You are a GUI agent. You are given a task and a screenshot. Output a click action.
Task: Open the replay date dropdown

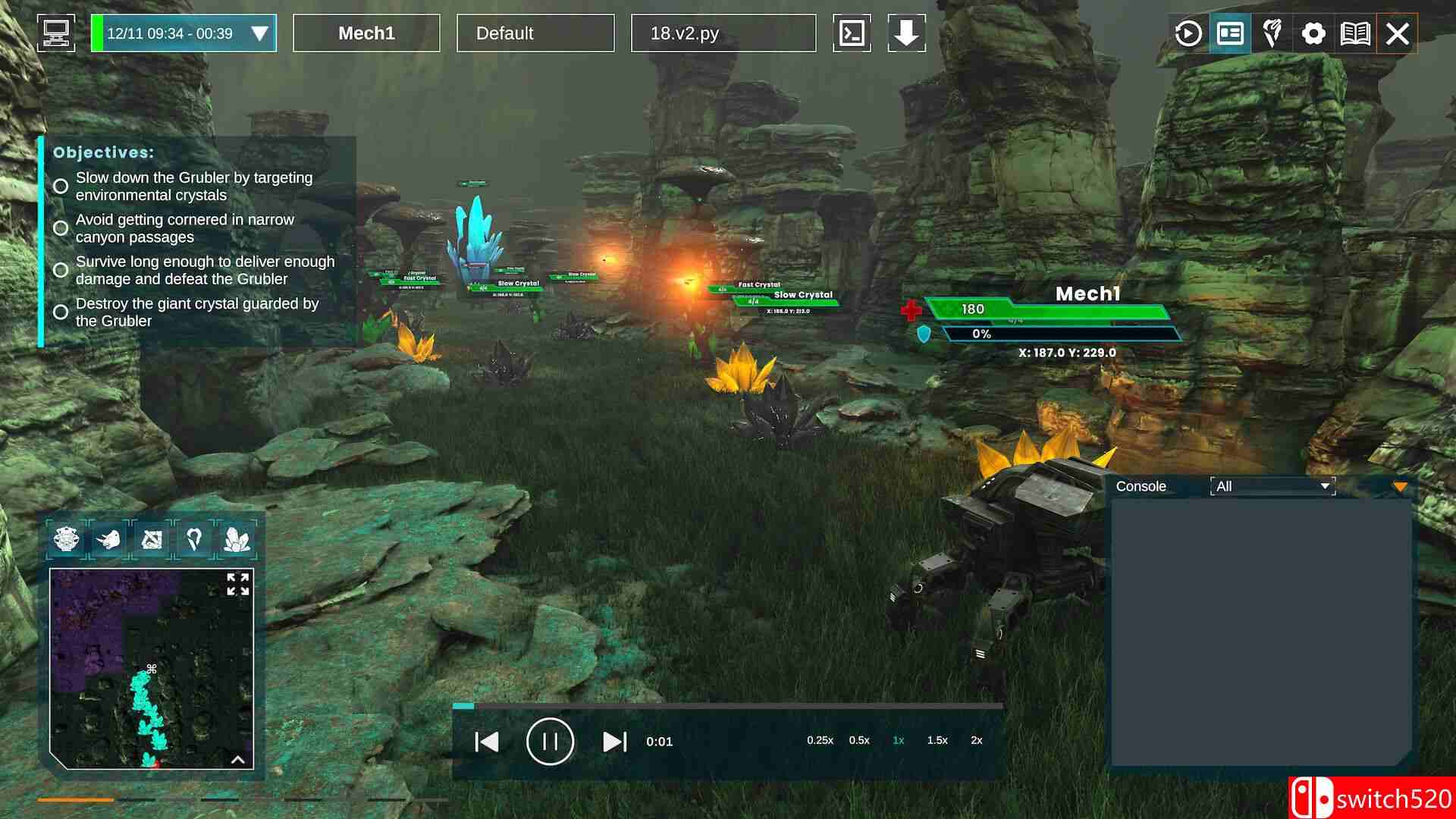(x=259, y=33)
